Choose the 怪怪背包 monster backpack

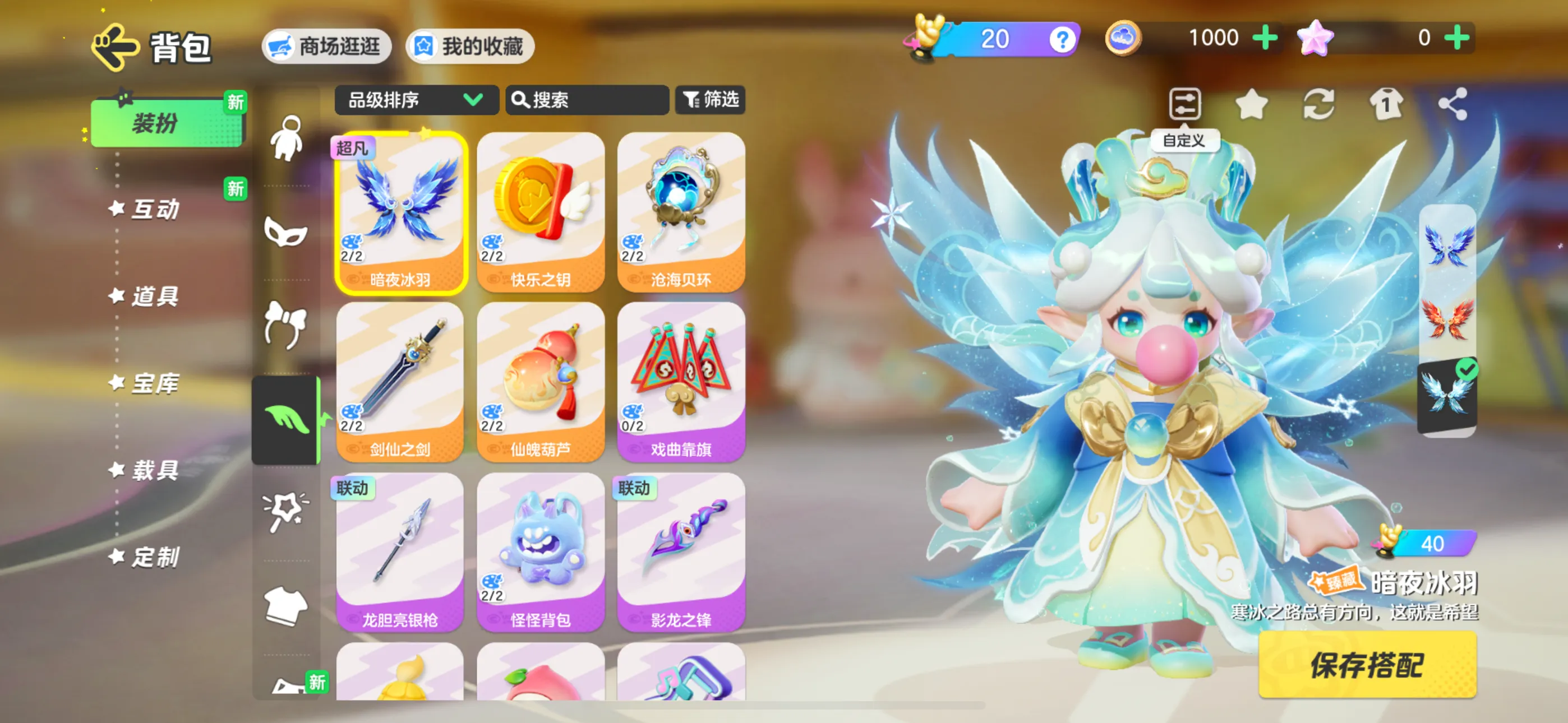(x=541, y=552)
